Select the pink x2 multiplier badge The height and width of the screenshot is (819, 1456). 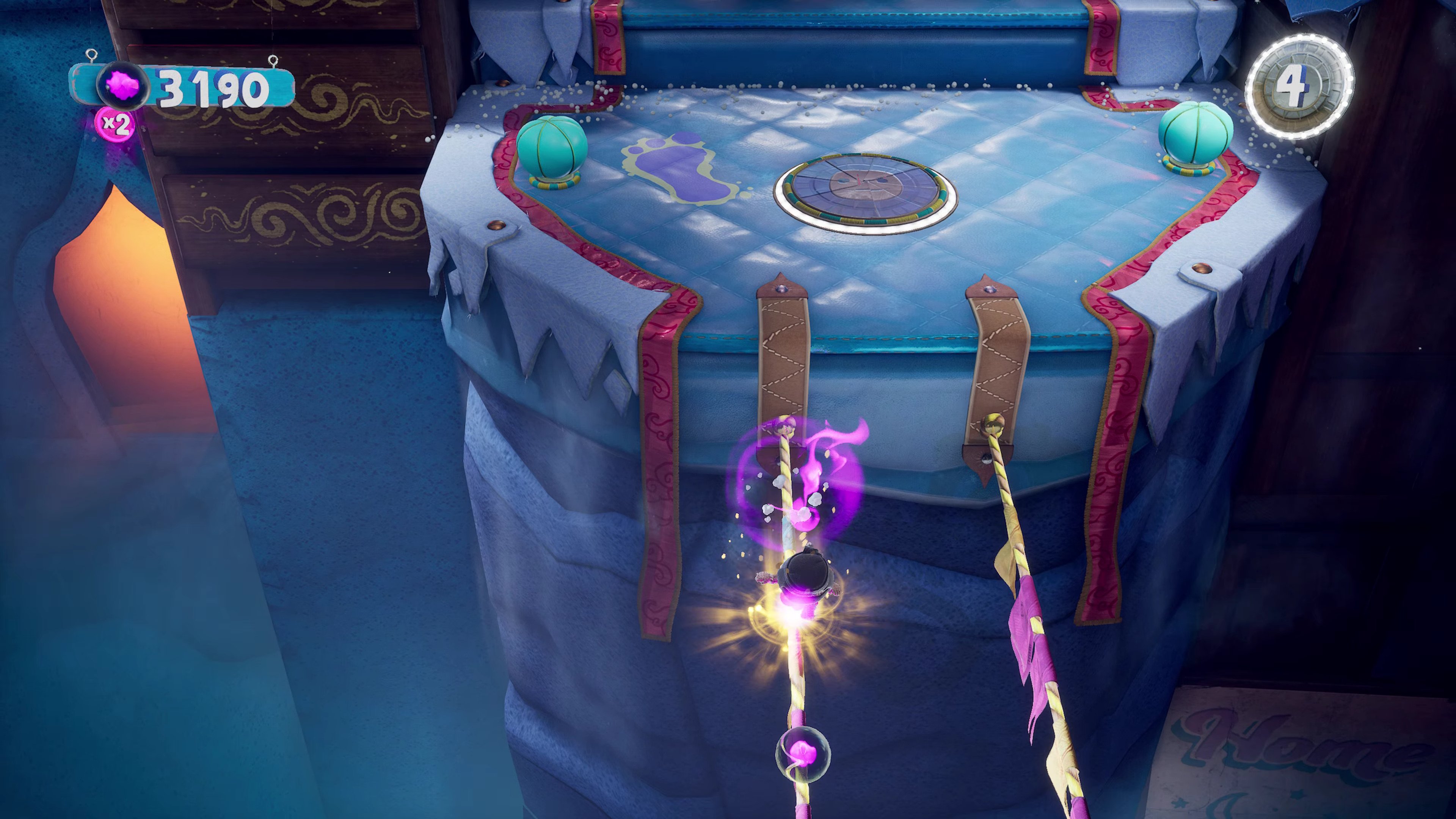click(116, 124)
